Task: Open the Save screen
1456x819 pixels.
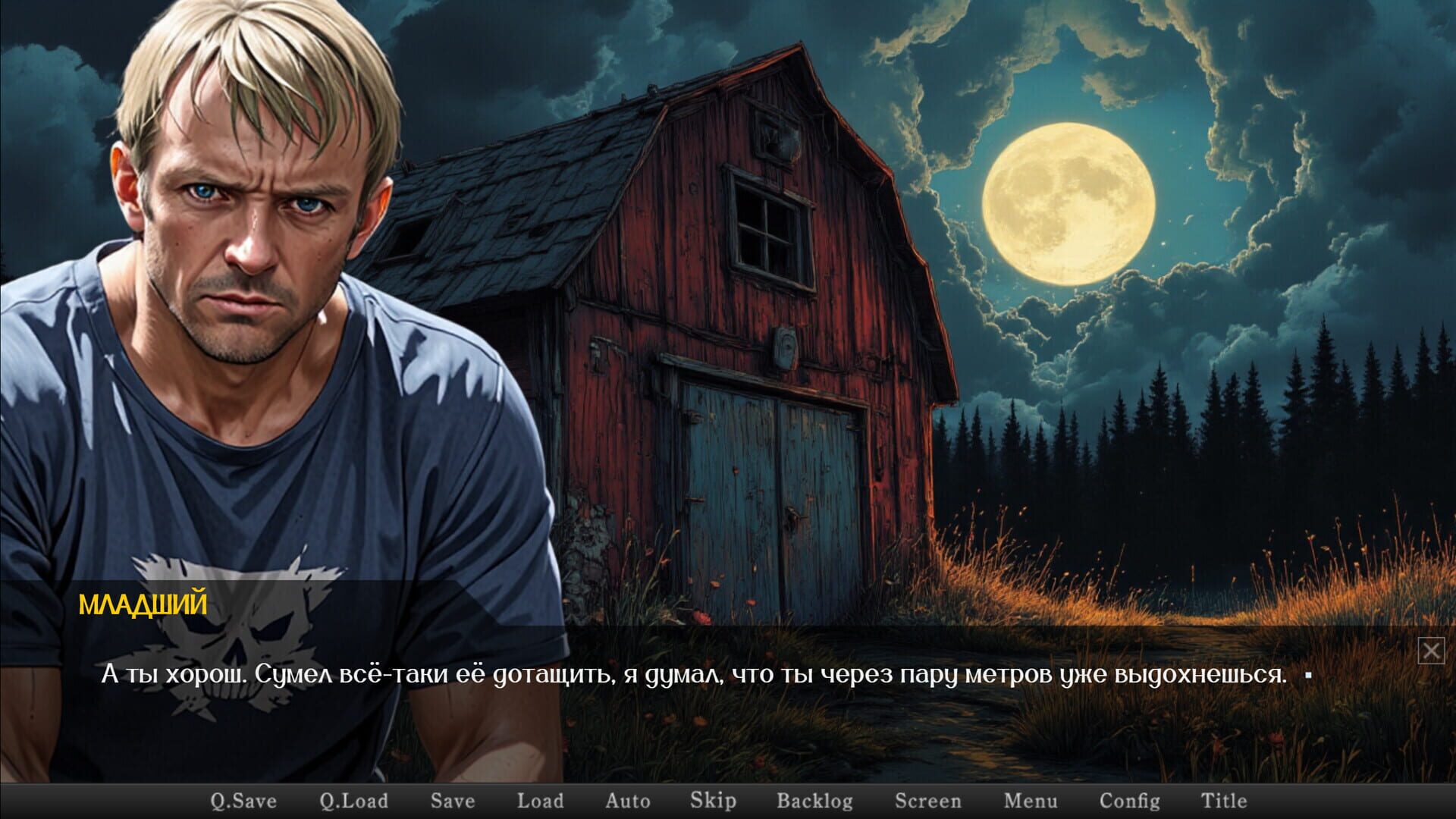Action: point(453,800)
